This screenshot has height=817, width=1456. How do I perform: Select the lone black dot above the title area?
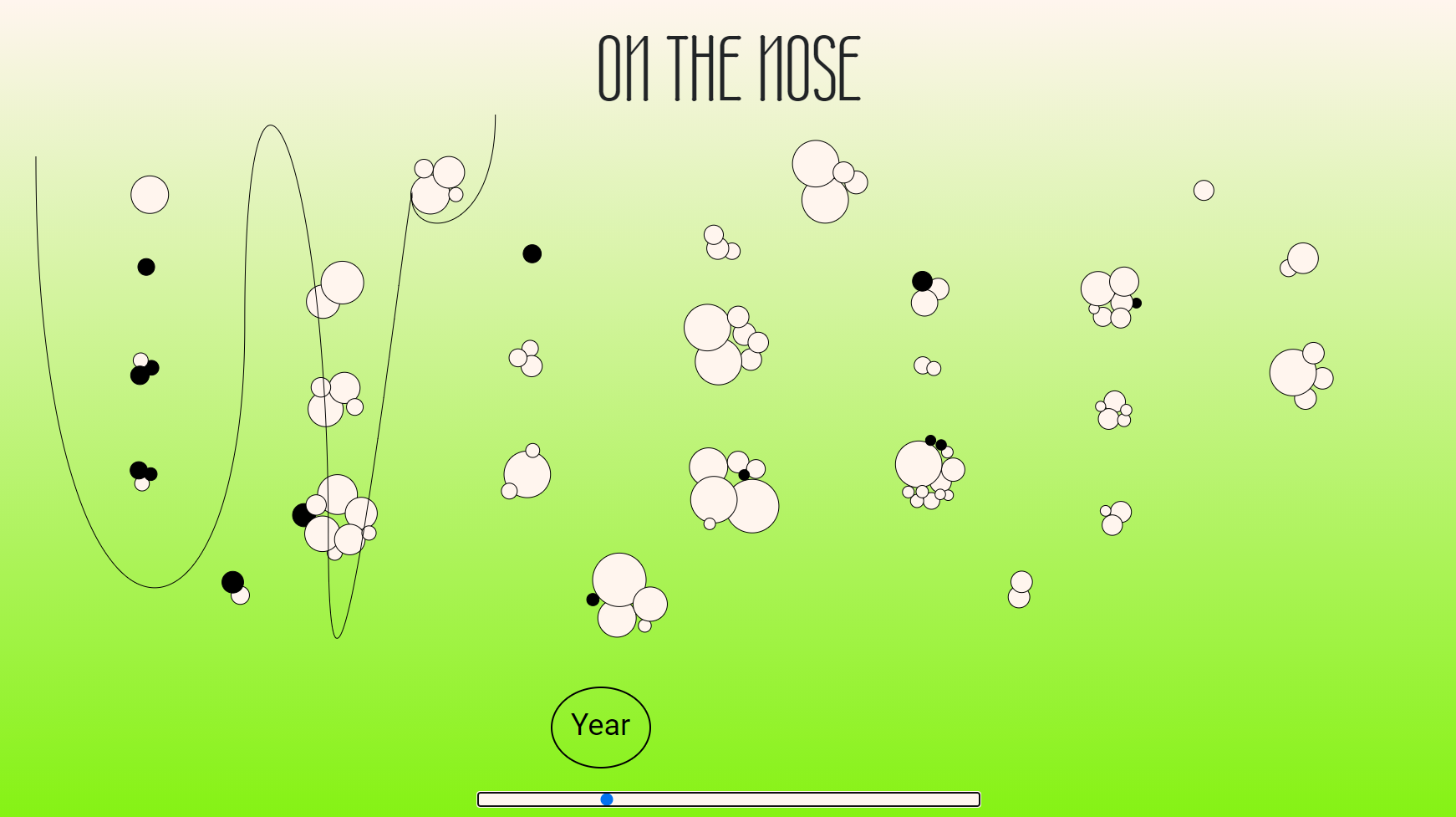[532, 253]
